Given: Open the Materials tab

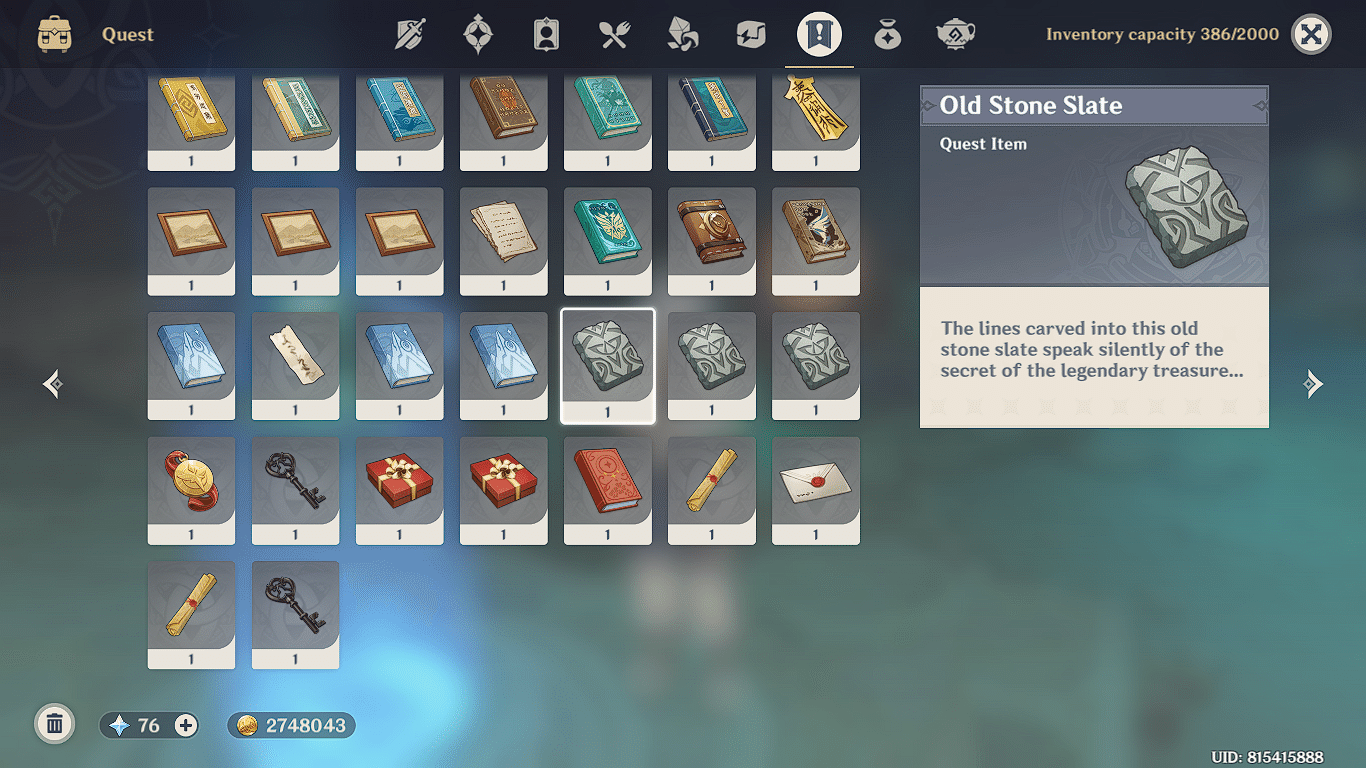Looking at the screenshot, I should click(682, 33).
